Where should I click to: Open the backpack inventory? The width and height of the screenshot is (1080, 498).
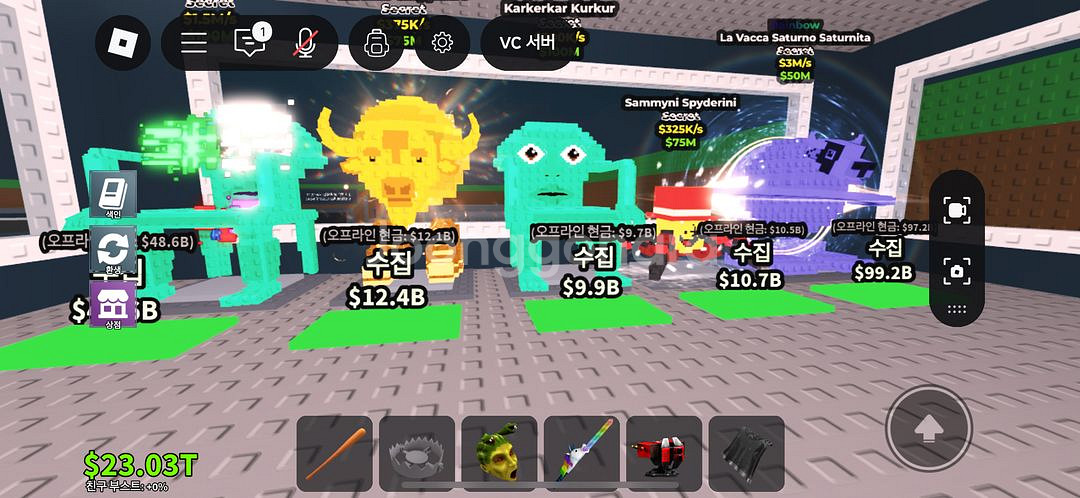(x=377, y=42)
